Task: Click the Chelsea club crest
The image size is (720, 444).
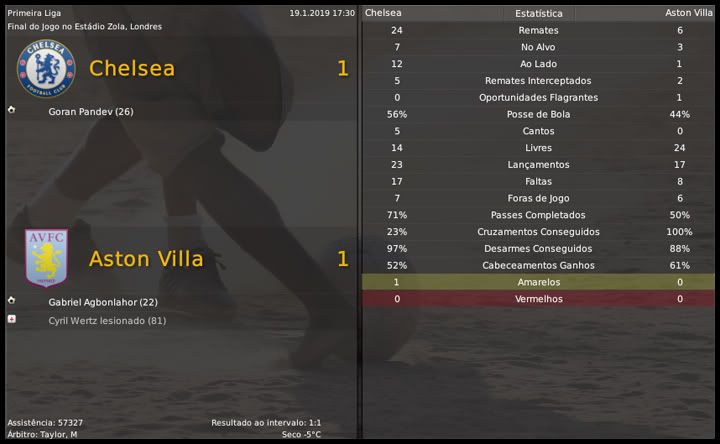Action: (x=46, y=68)
